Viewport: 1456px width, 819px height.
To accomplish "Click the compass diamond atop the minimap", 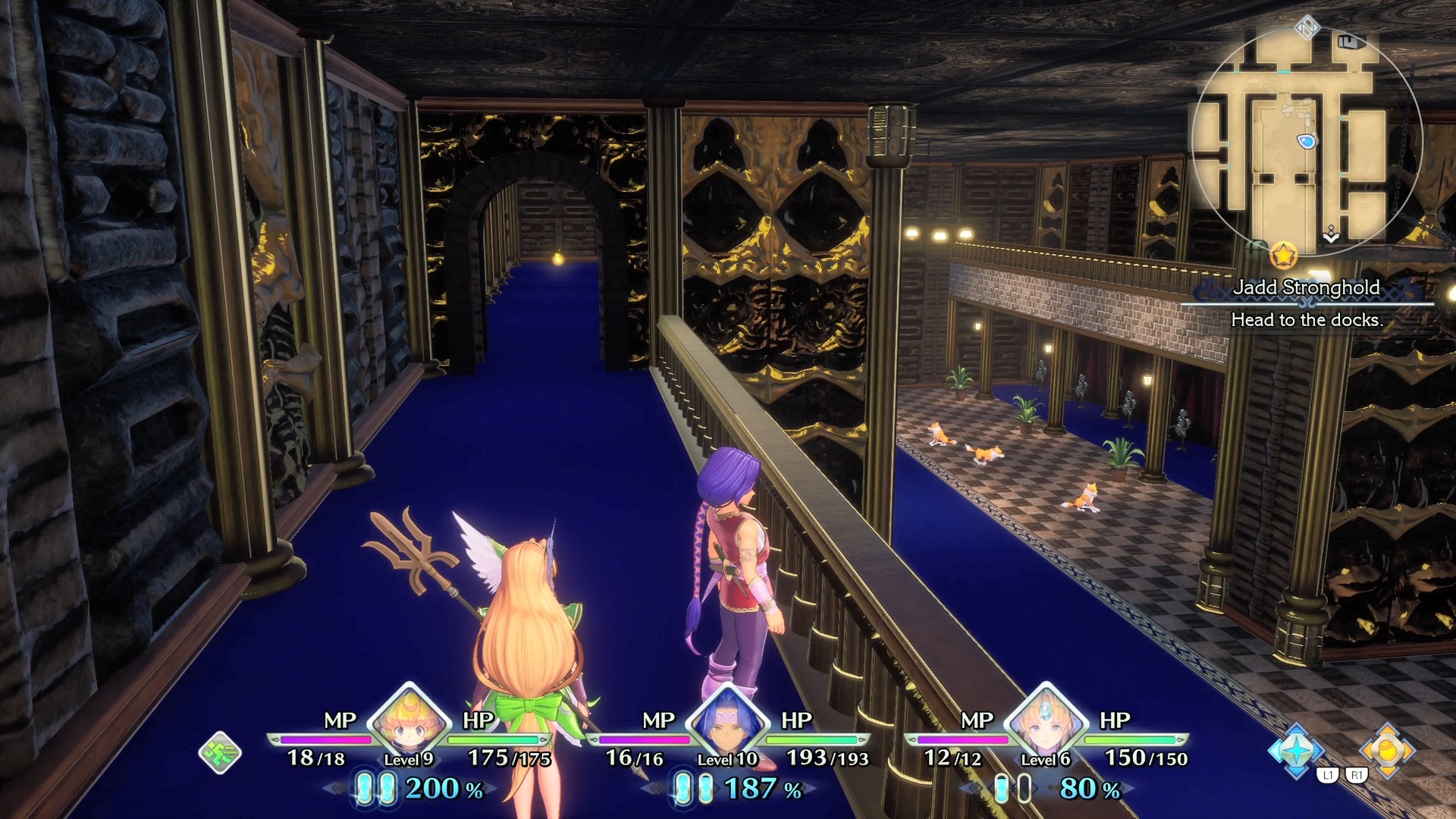I will point(1307,29).
